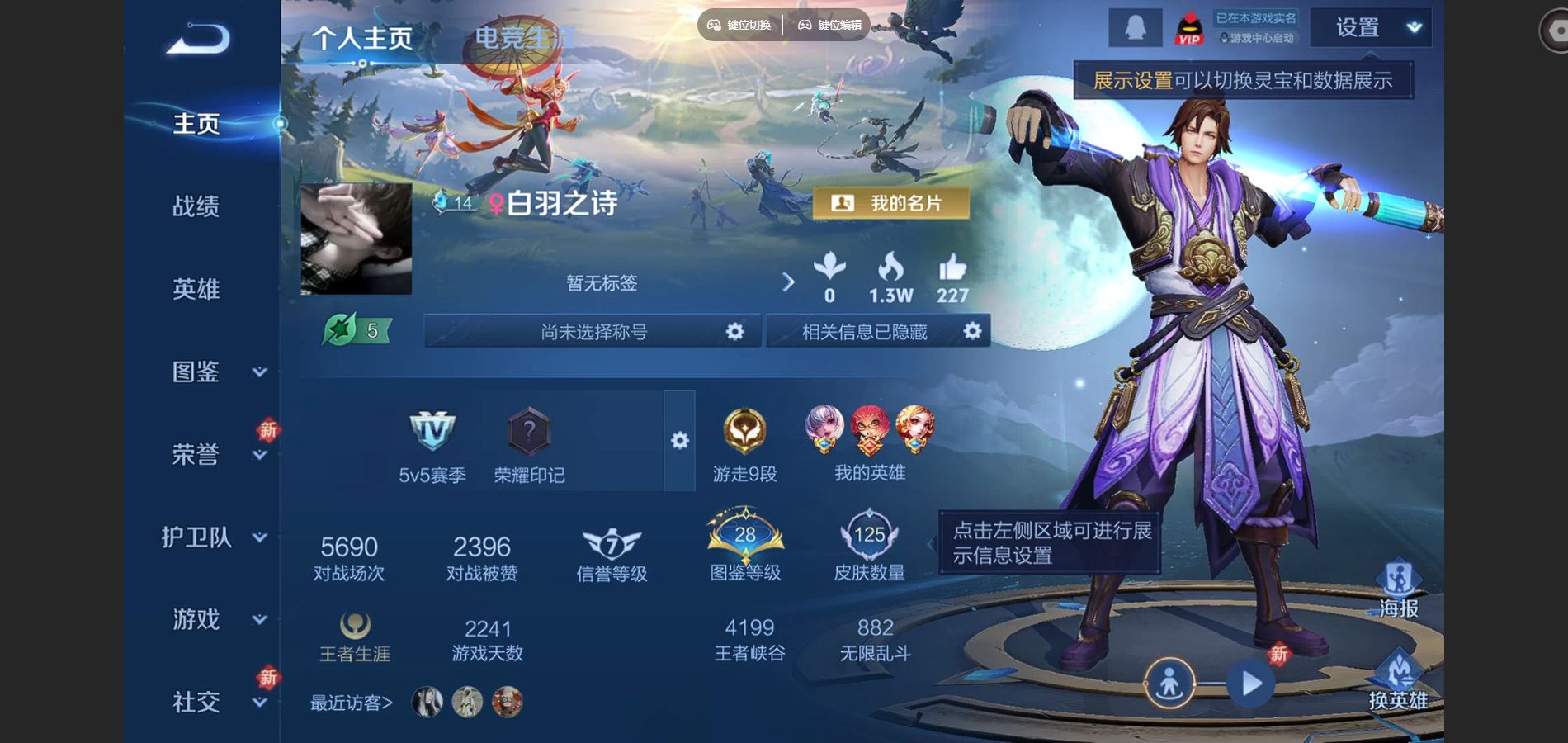Select 英雄 in the side menu
Image resolution: width=1568 pixels, height=743 pixels.
[x=196, y=289]
